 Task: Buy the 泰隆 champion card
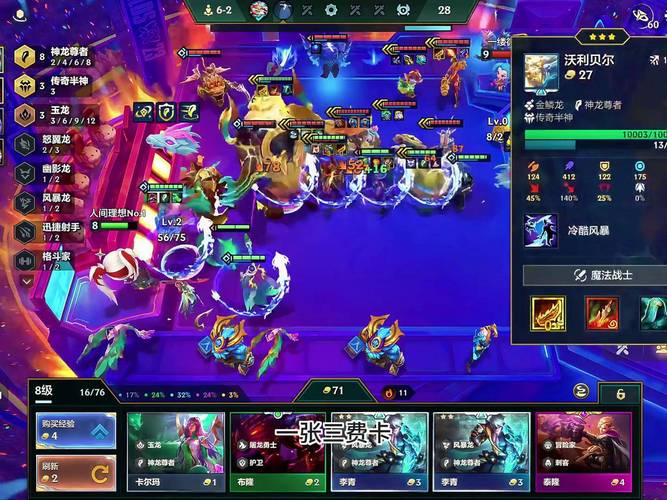(582, 452)
